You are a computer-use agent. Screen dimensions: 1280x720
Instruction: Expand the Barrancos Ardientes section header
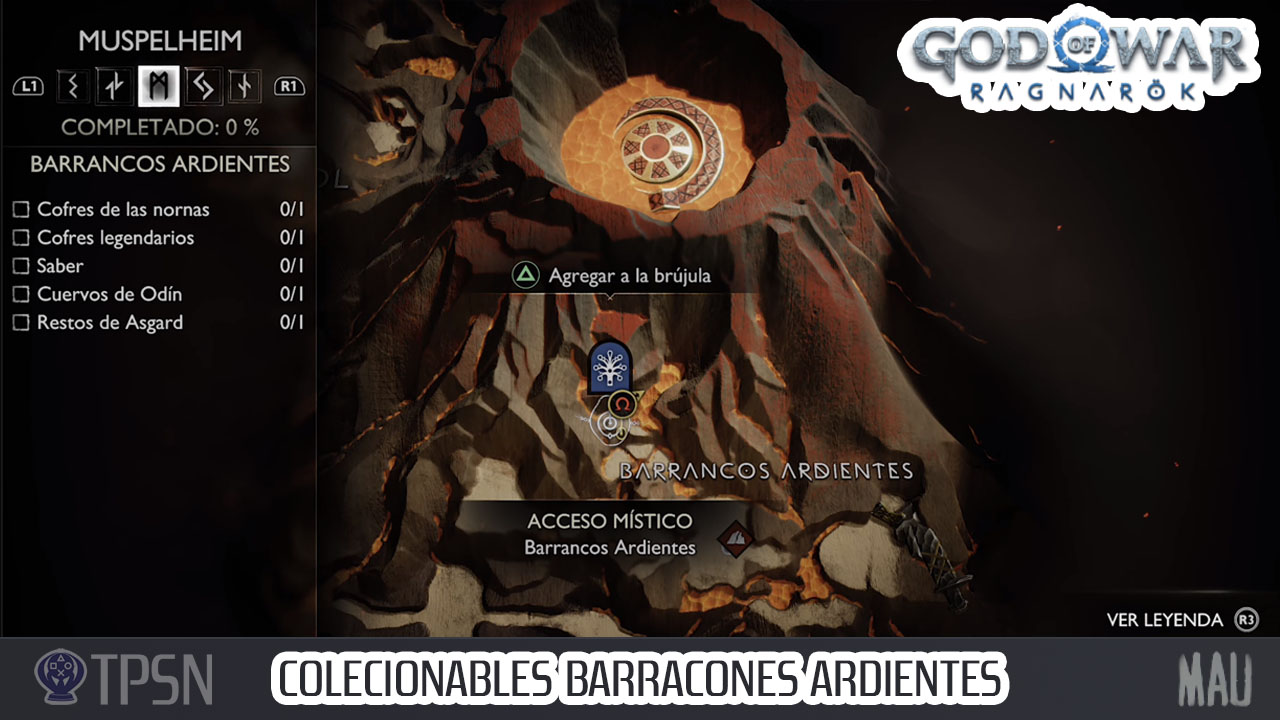(x=158, y=164)
